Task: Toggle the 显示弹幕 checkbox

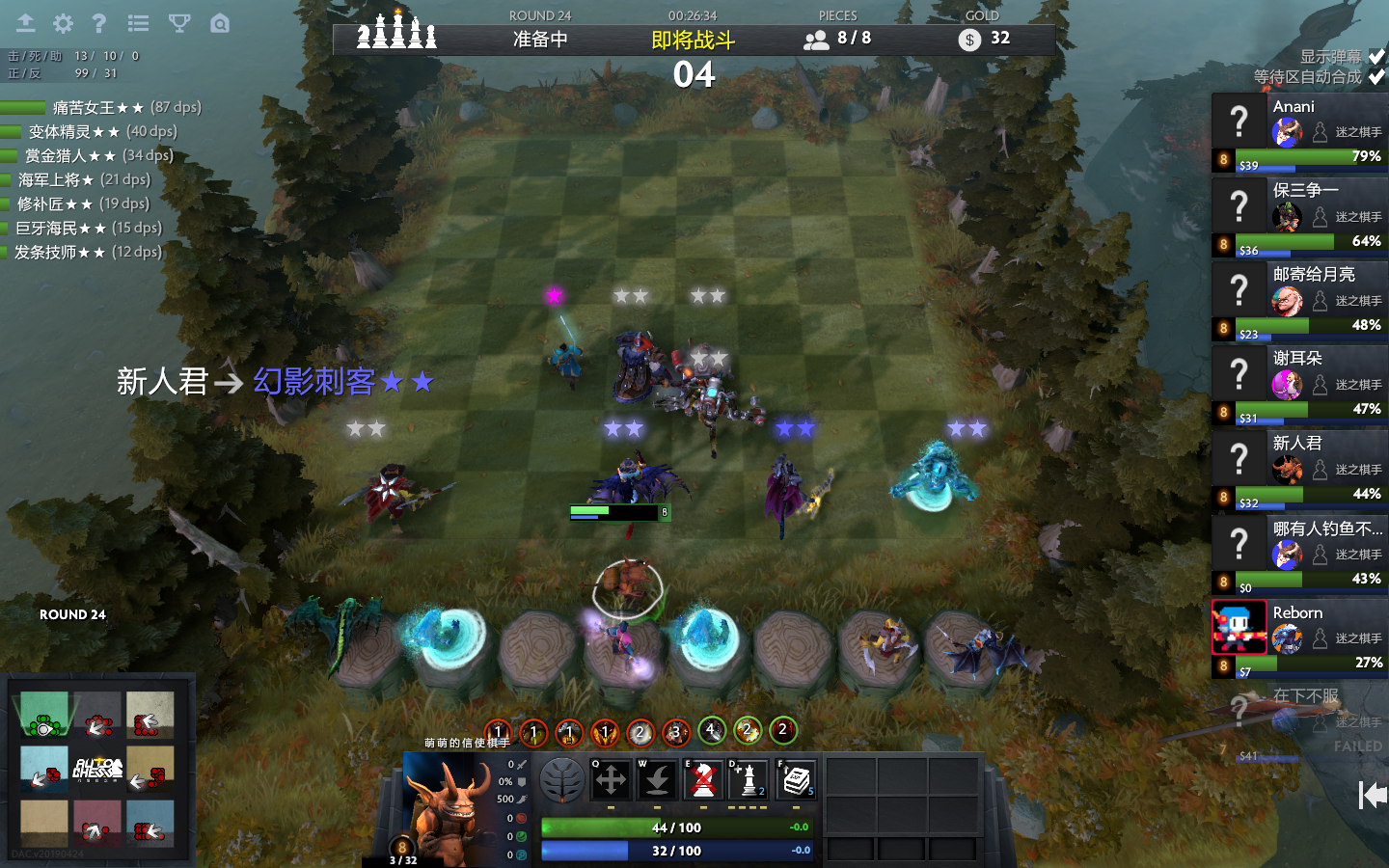Action: point(1376,57)
